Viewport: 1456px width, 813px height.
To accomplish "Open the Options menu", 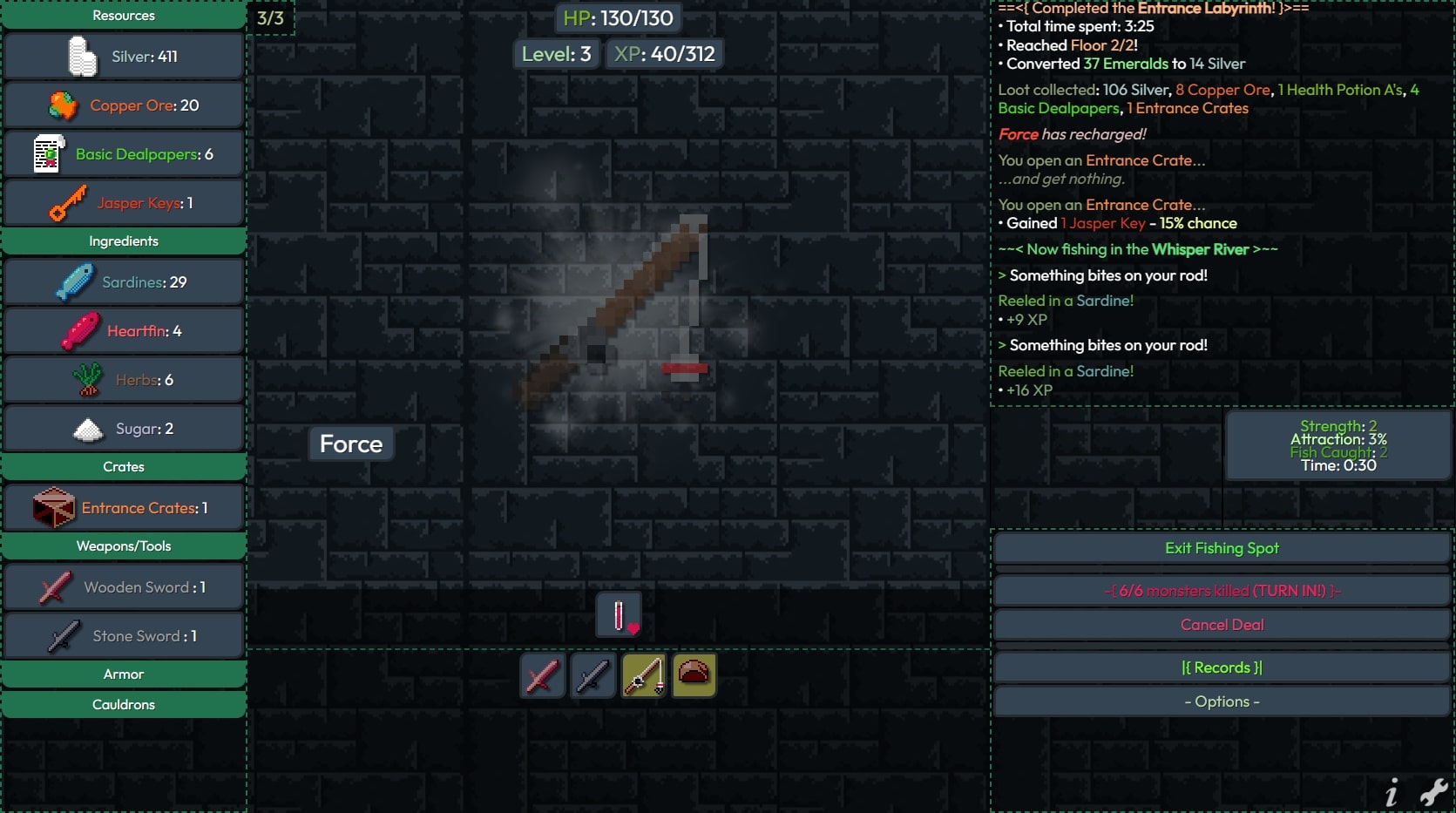I will click(1222, 701).
